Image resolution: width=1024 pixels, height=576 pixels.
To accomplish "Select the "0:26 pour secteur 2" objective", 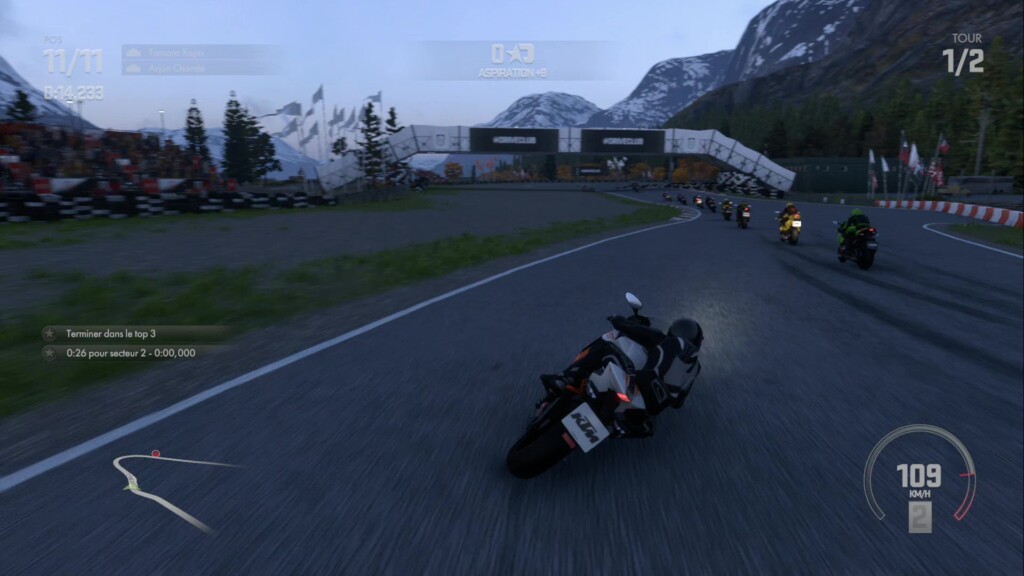I will 130,352.
